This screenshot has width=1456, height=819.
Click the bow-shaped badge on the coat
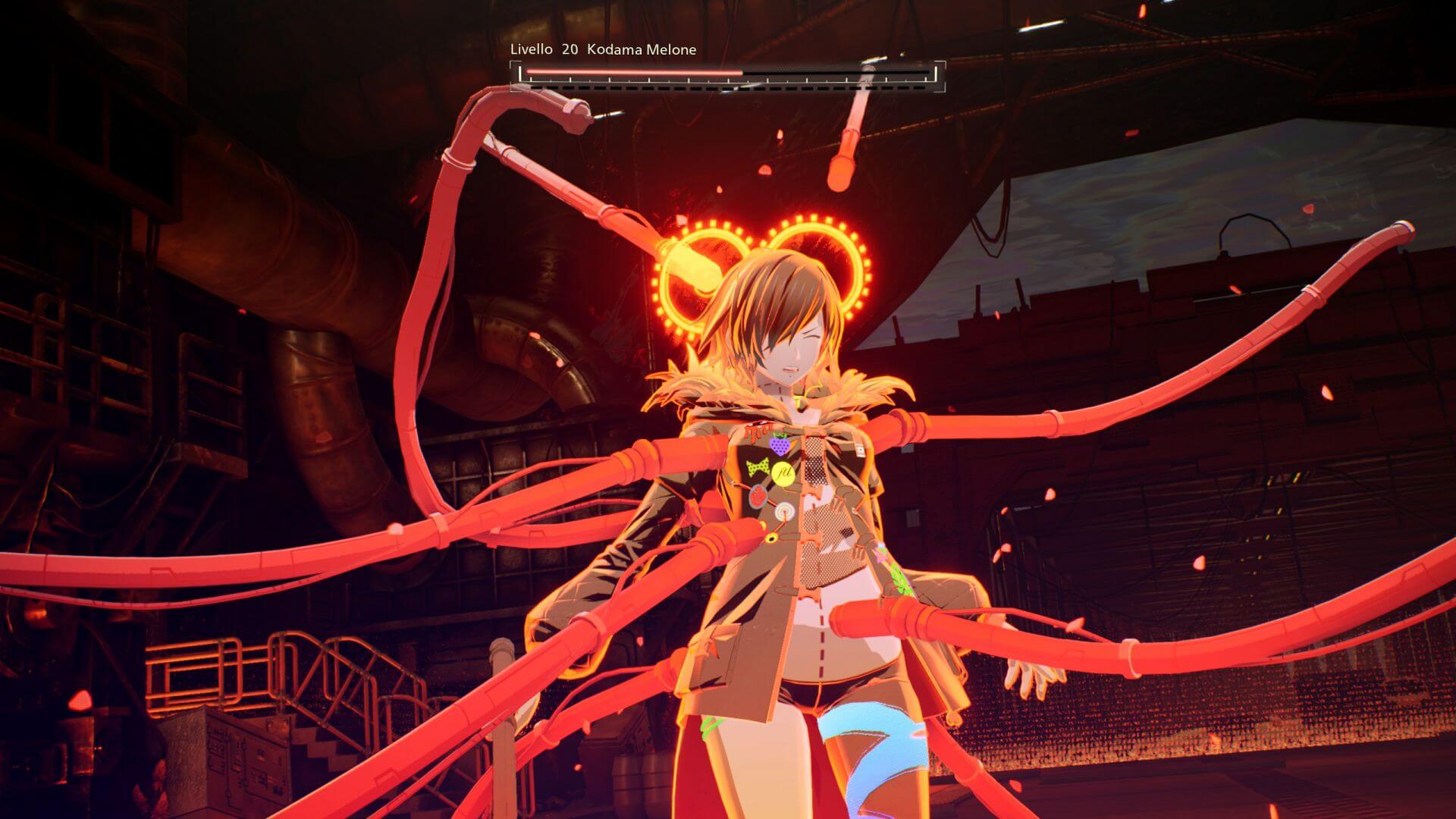coord(758,467)
